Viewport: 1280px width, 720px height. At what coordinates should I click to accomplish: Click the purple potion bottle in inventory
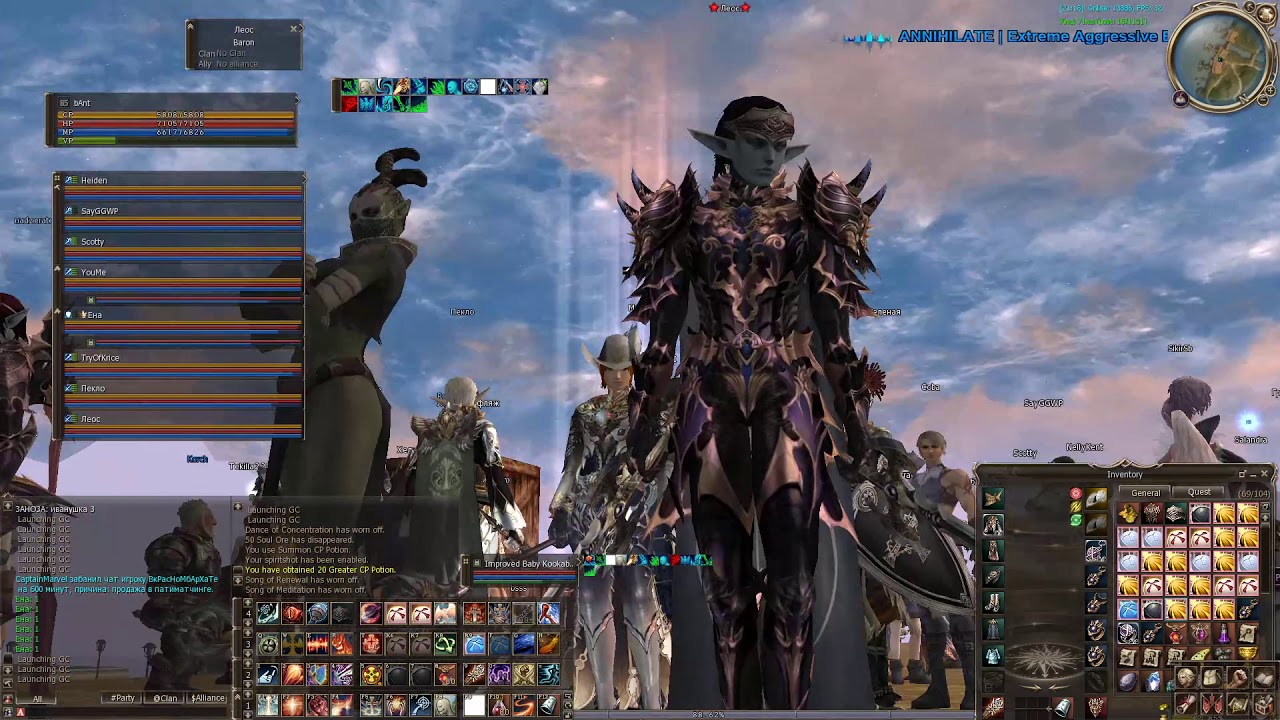click(x=1224, y=633)
